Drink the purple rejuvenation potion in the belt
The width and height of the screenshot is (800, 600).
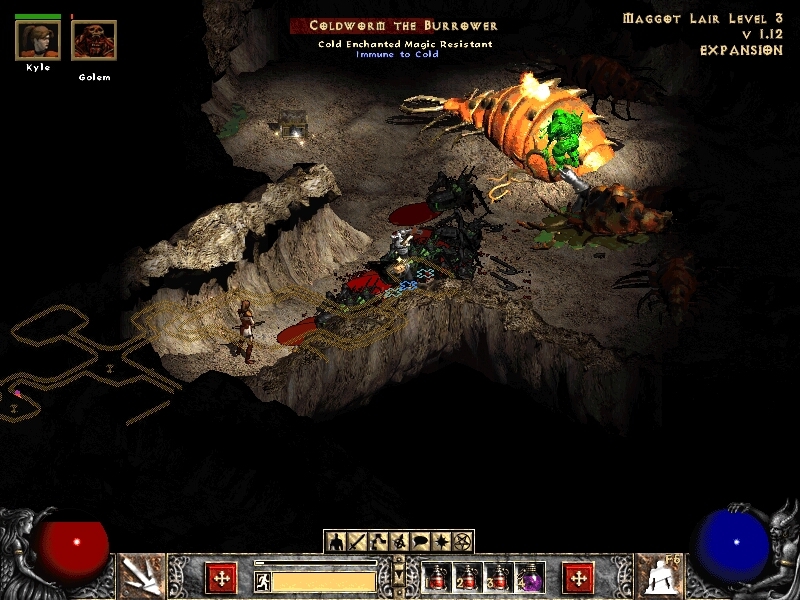(530, 577)
